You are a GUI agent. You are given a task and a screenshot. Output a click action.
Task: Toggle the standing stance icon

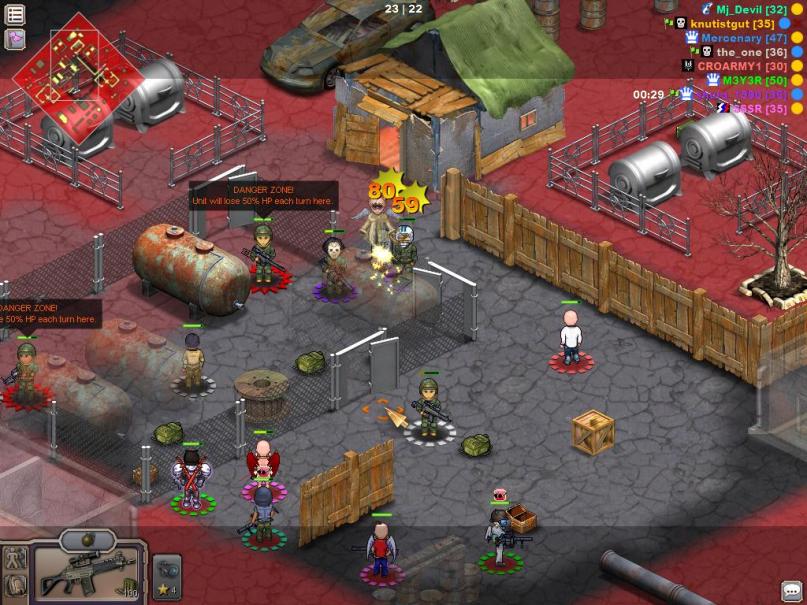click(x=14, y=559)
